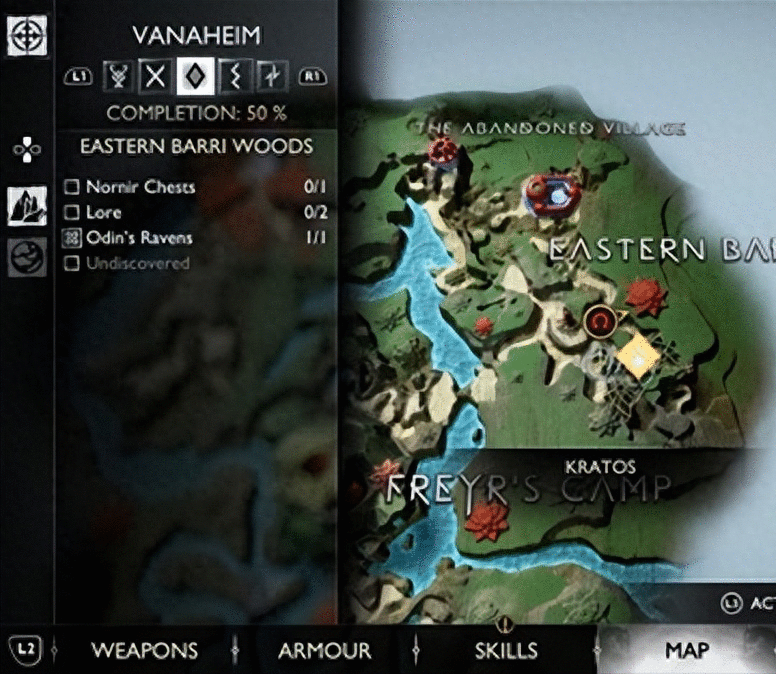Screen dimensions: 776x674
Task: Click the golden diamond objective marker
Action: [636, 356]
